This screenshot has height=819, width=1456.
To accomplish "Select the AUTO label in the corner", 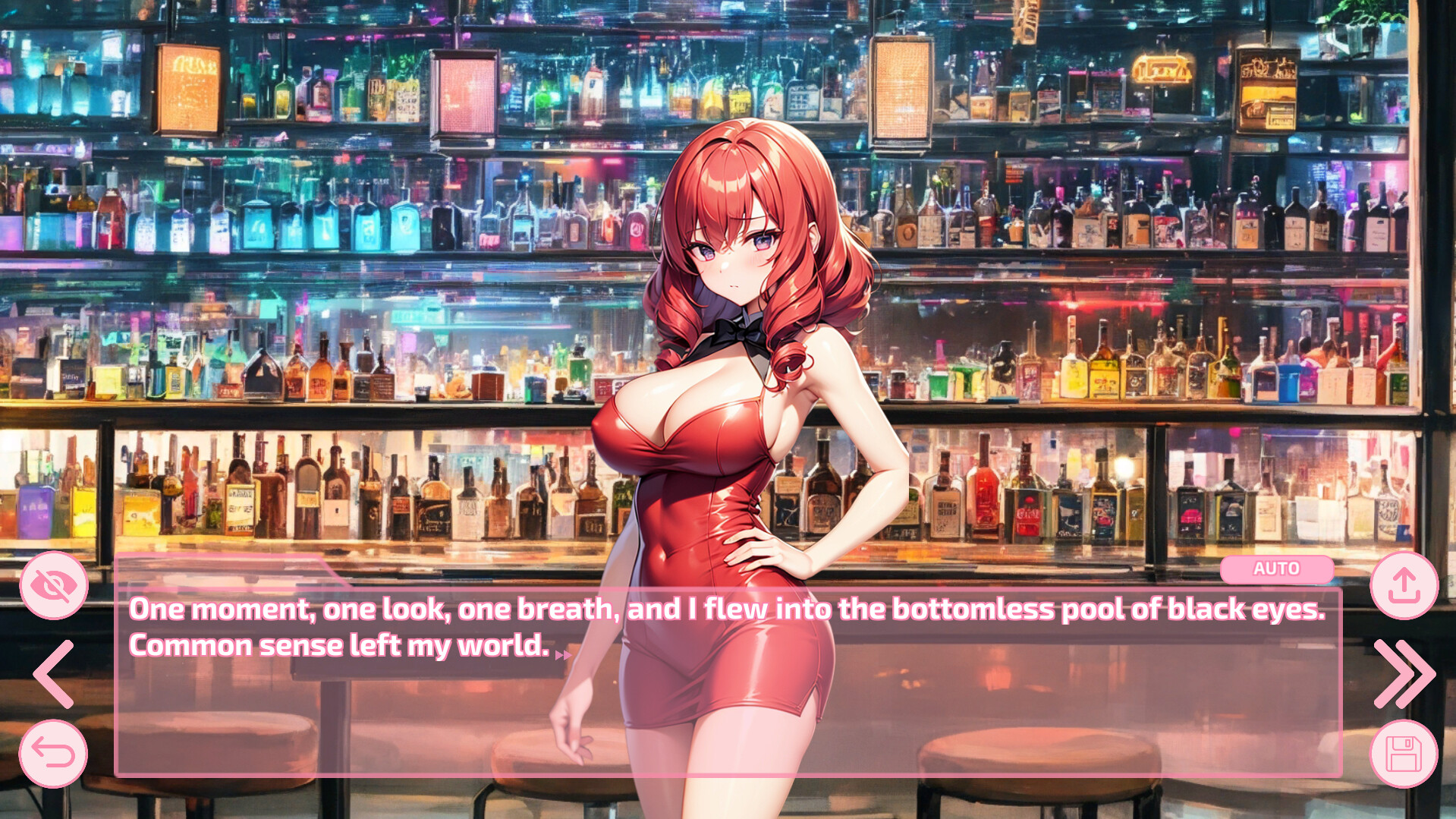I will (1276, 569).
